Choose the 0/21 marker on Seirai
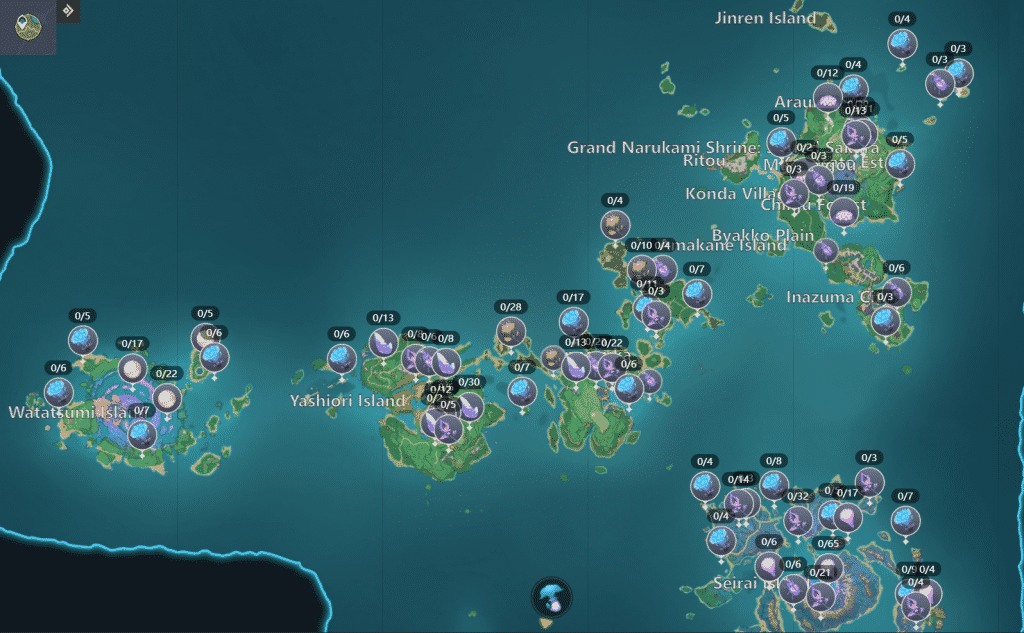The height and width of the screenshot is (633, 1024). click(820, 596)
